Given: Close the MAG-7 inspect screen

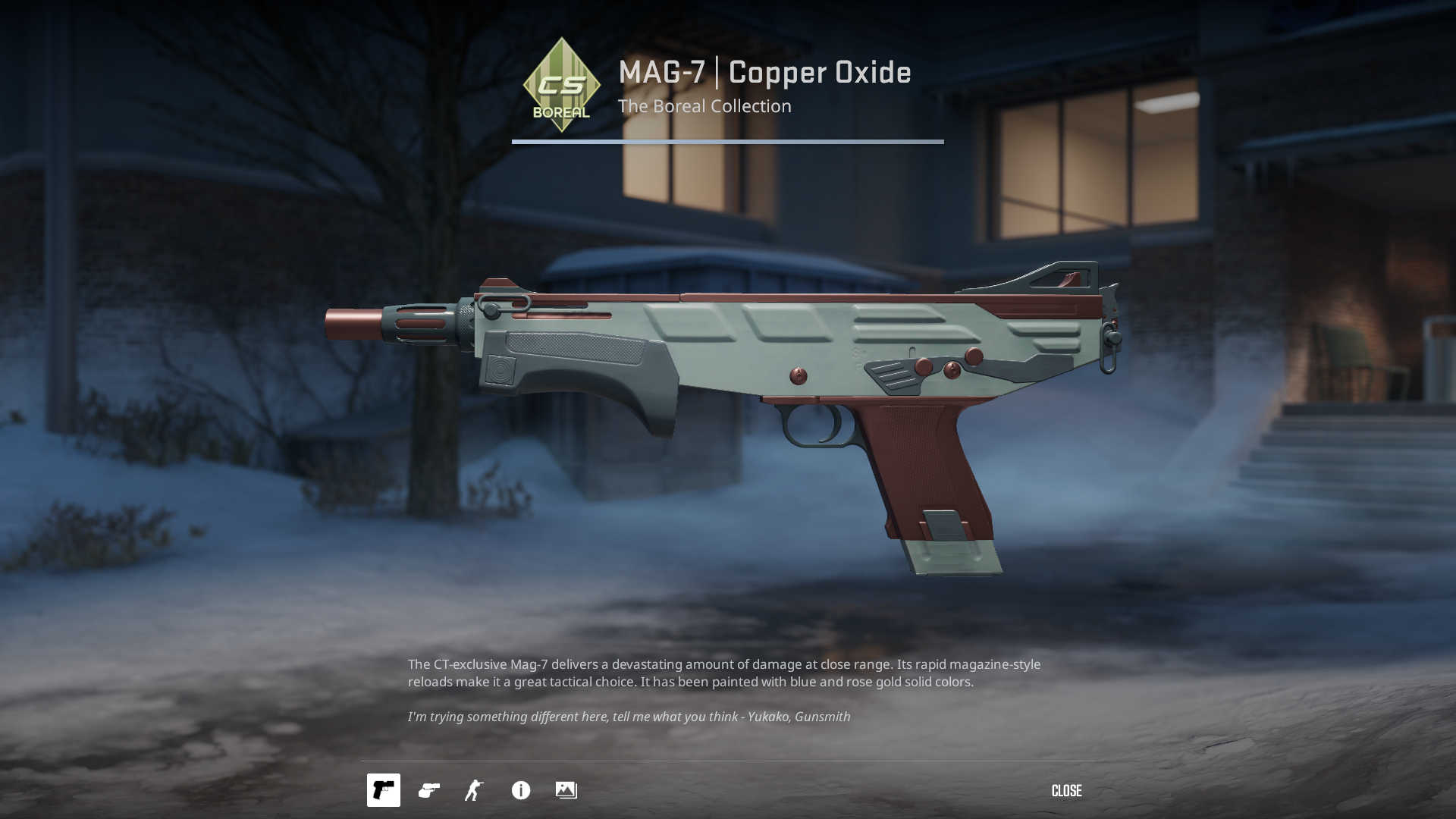Looking at the screenshot, I should pos(1066,791).
